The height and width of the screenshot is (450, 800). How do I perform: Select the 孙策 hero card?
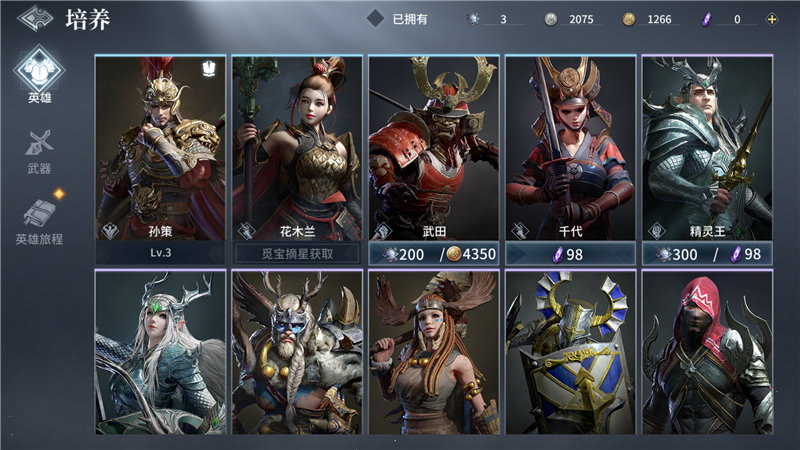click(160, 148)
